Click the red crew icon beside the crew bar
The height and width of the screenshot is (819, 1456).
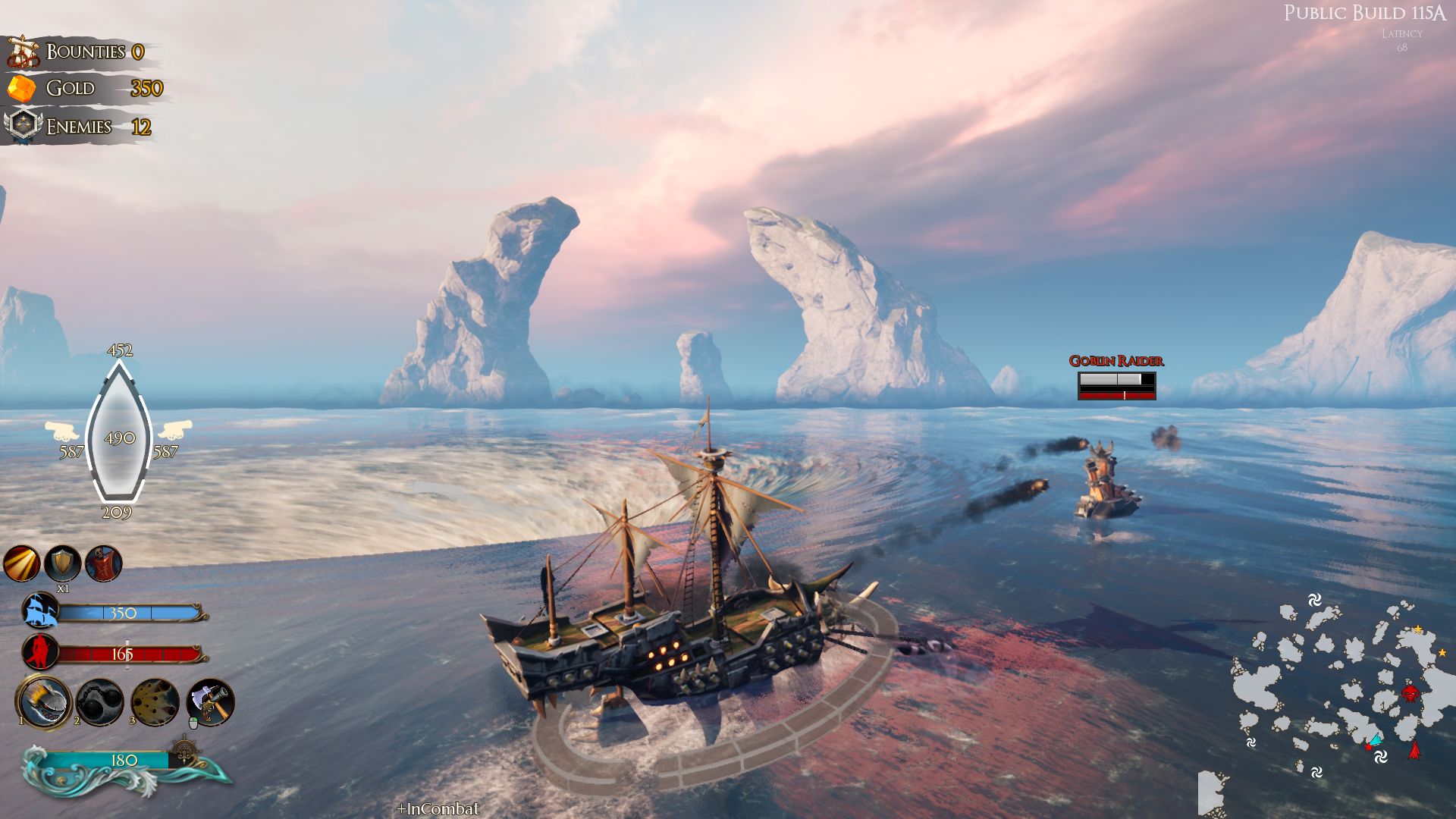(39, 651)
